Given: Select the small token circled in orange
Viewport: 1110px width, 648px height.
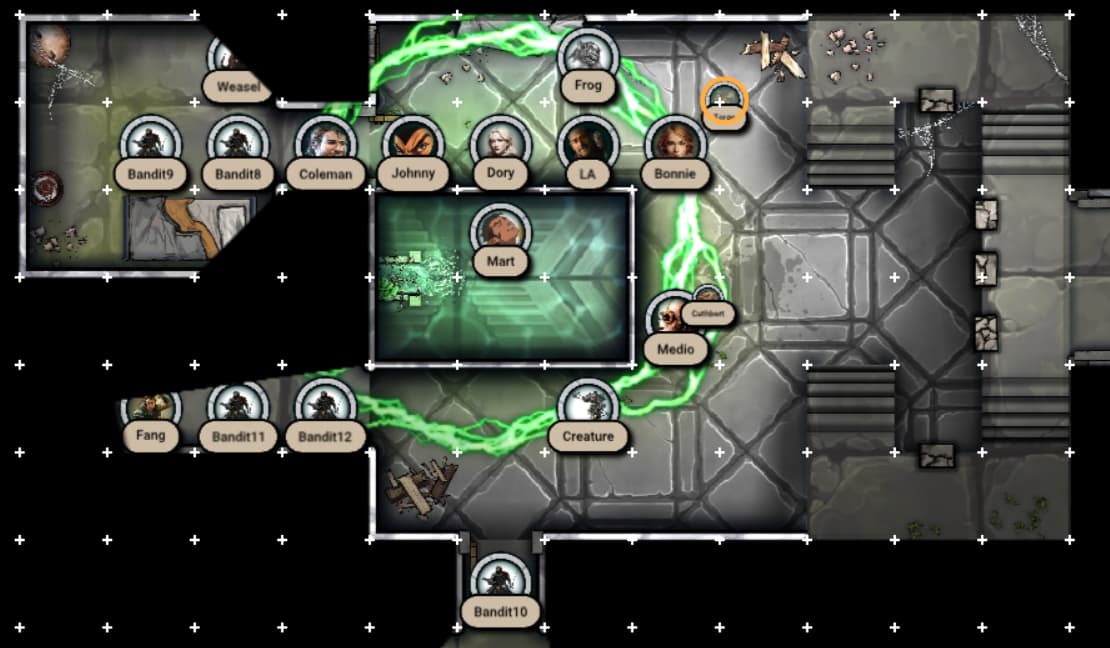Looking at the screenshot, I should click(724, 100).
